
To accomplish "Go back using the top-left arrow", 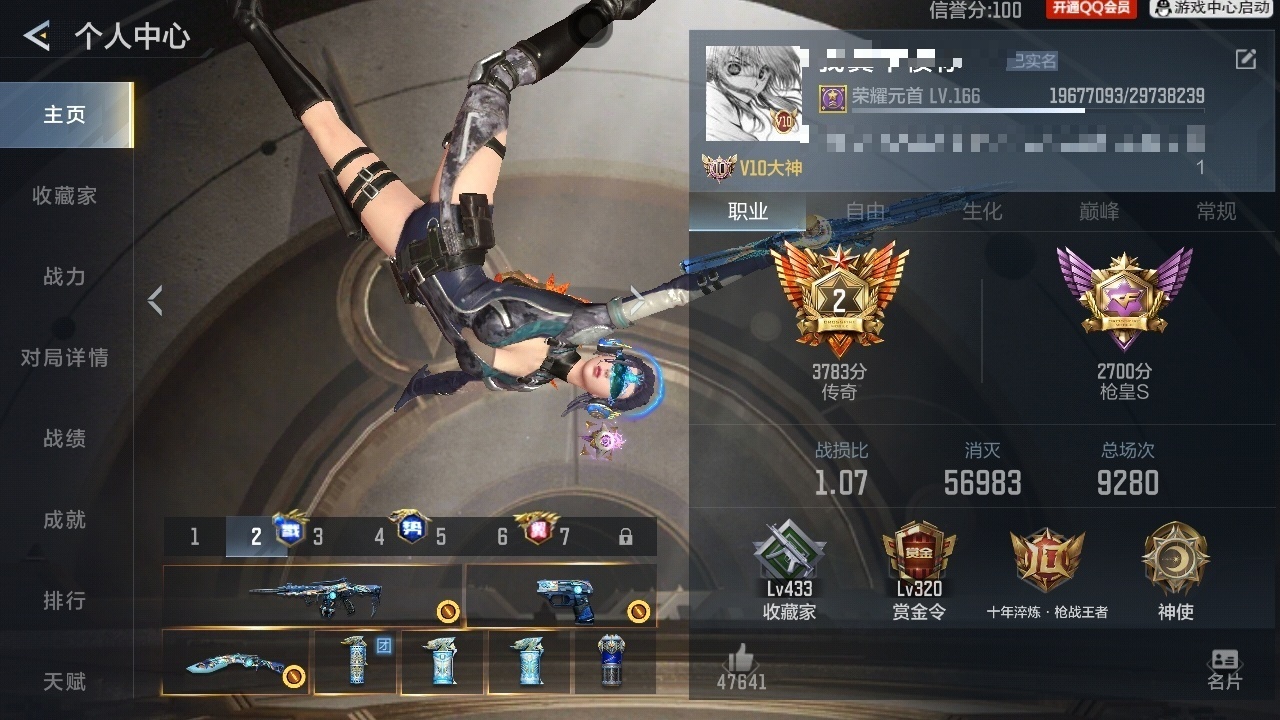I will coord(37,37).
